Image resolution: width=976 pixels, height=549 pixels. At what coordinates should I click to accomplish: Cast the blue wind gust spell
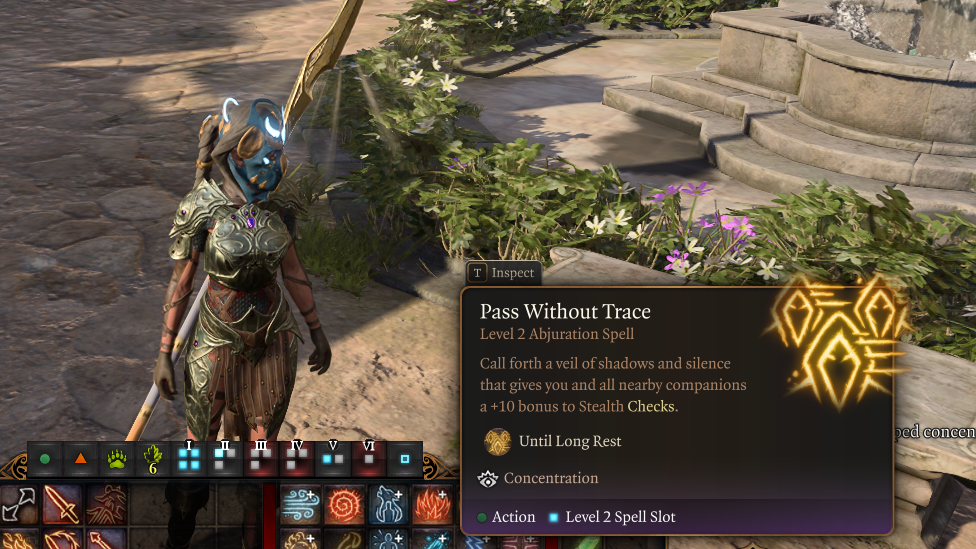(x=300, y=504)
